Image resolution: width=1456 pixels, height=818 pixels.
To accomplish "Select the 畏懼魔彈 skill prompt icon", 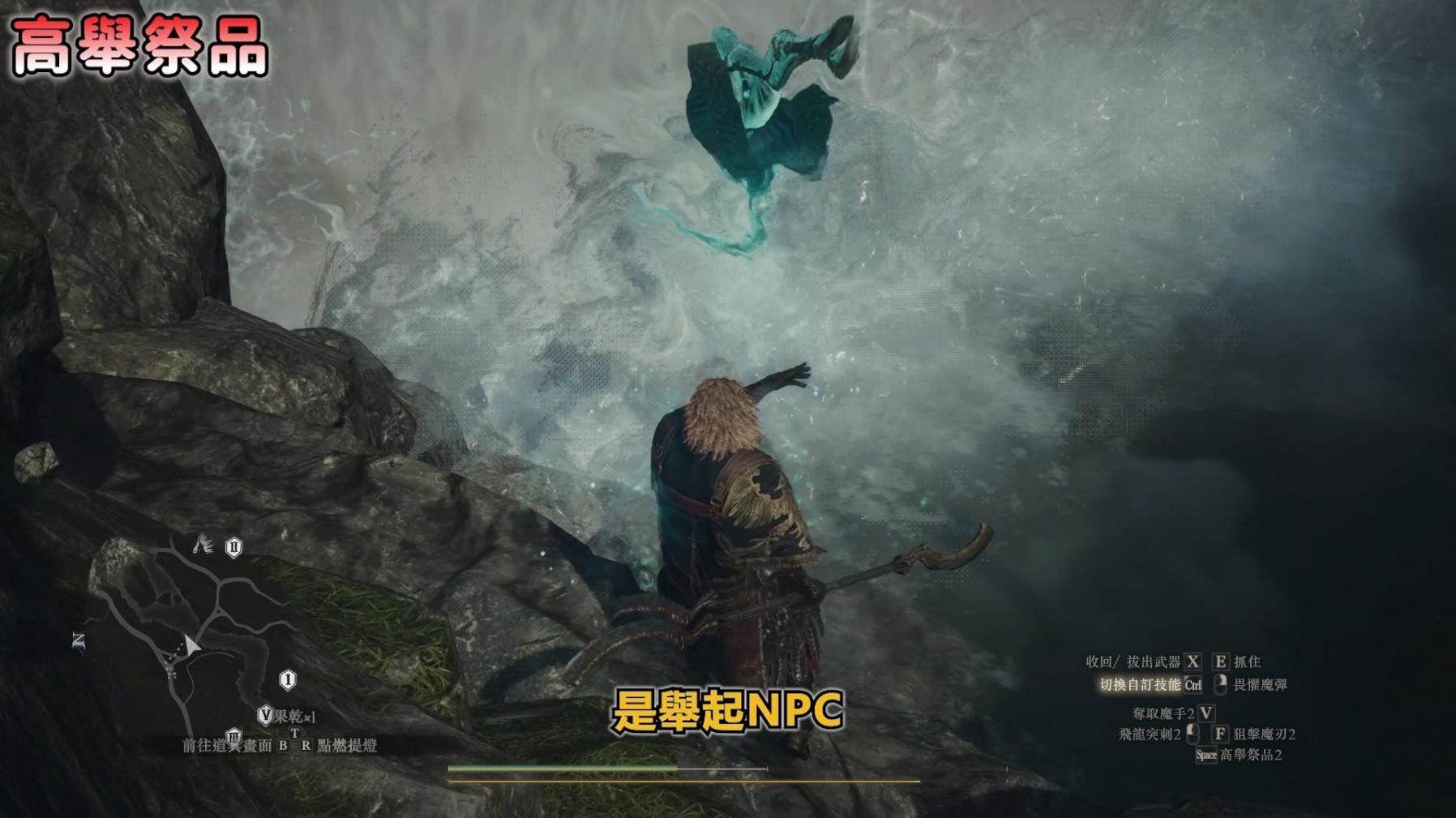I will 1221,683.
